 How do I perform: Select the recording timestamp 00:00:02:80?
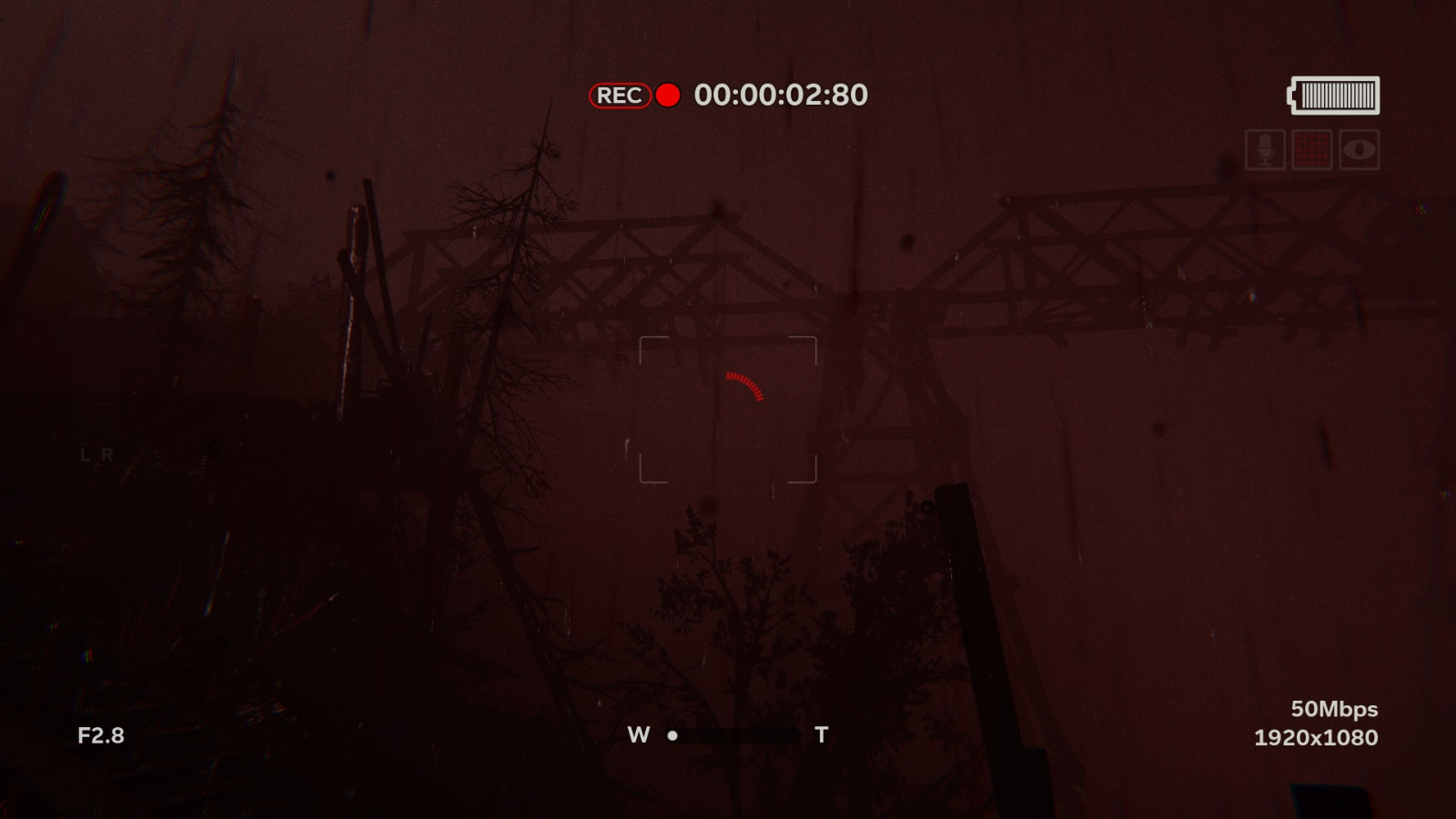pos(782,94)
